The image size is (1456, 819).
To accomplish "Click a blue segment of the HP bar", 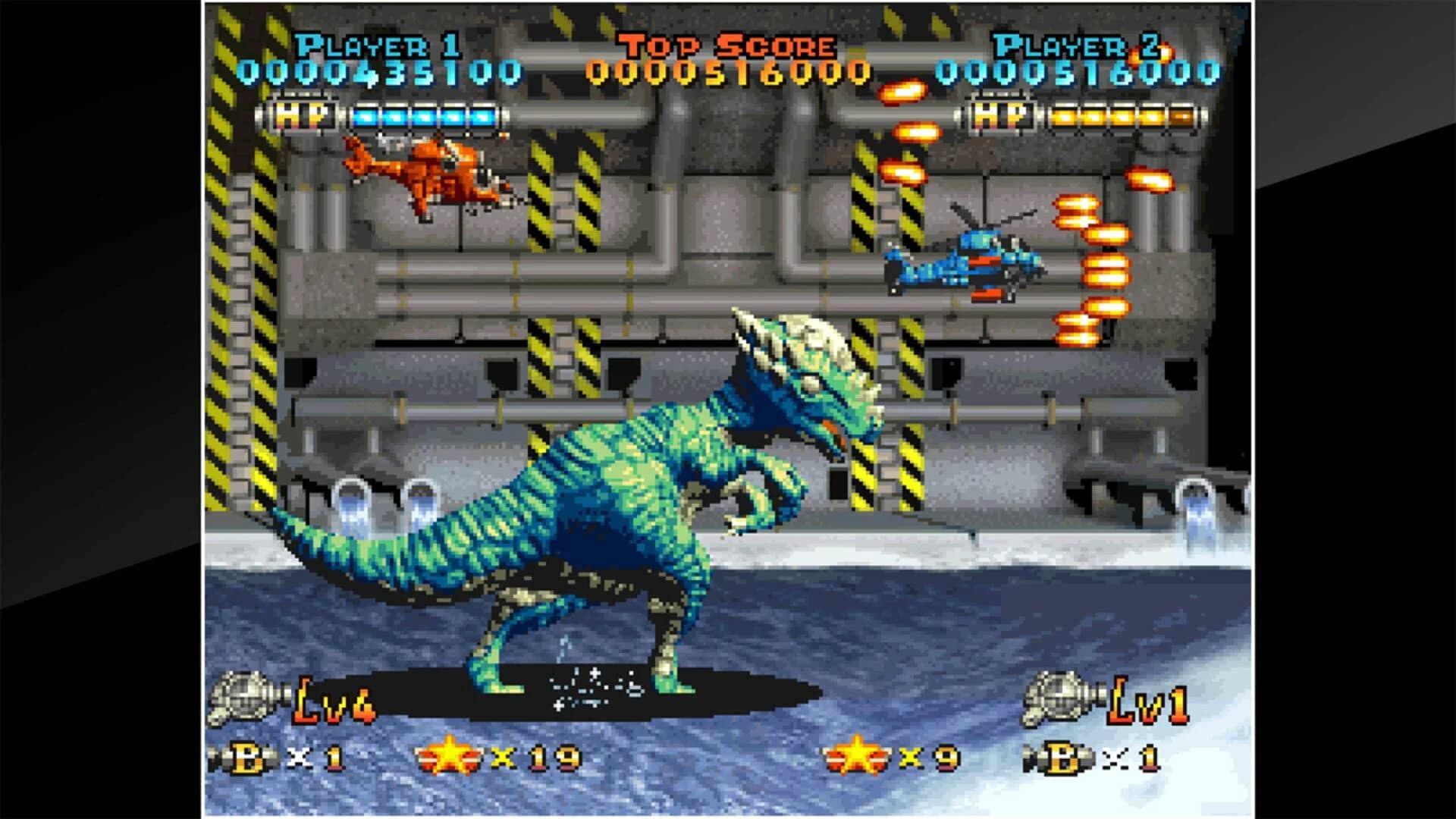I will (425, 116).
